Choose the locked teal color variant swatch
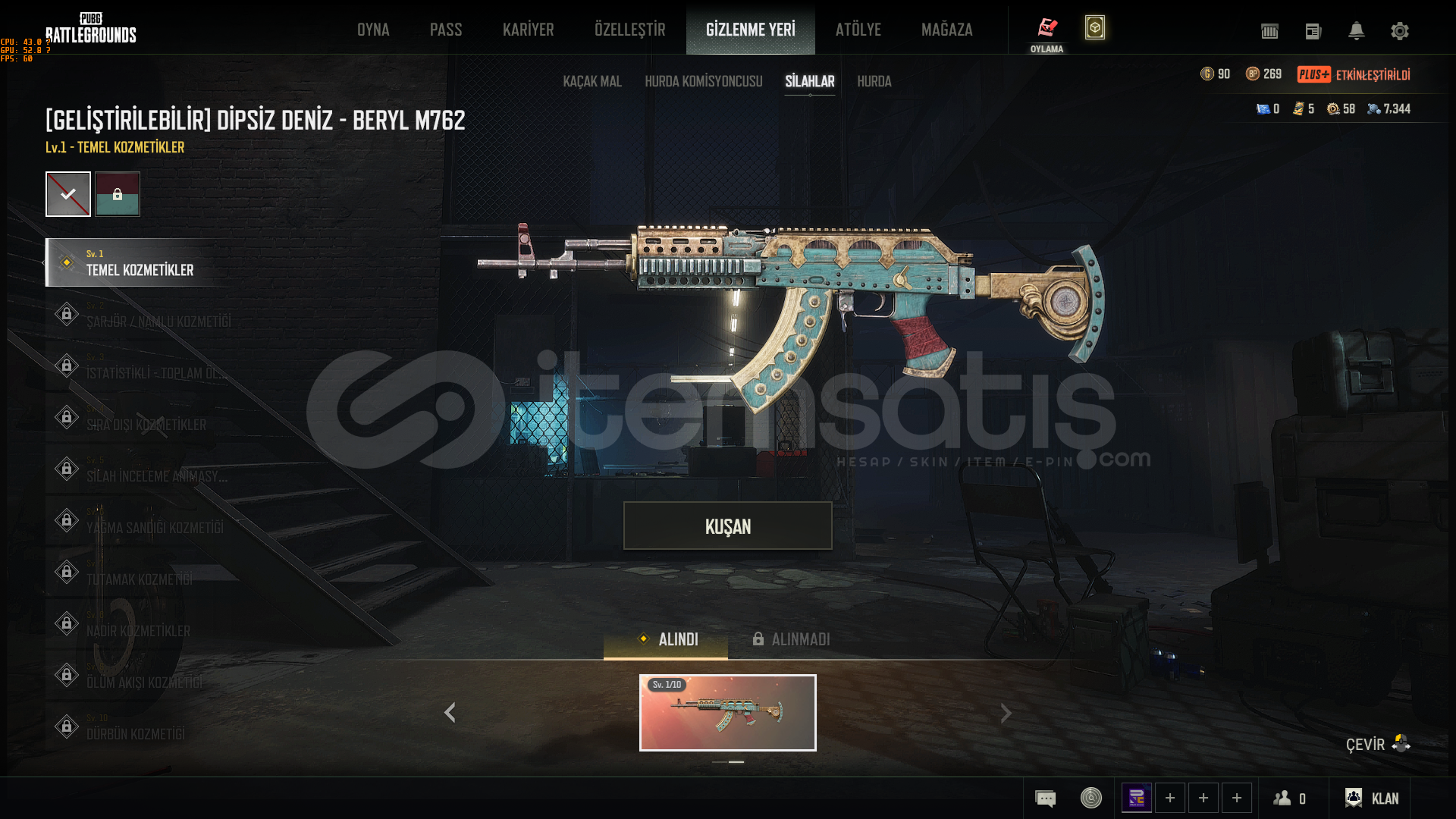Image resolution: width=1456 pixels, height=819 pixels. click(118, 194)
